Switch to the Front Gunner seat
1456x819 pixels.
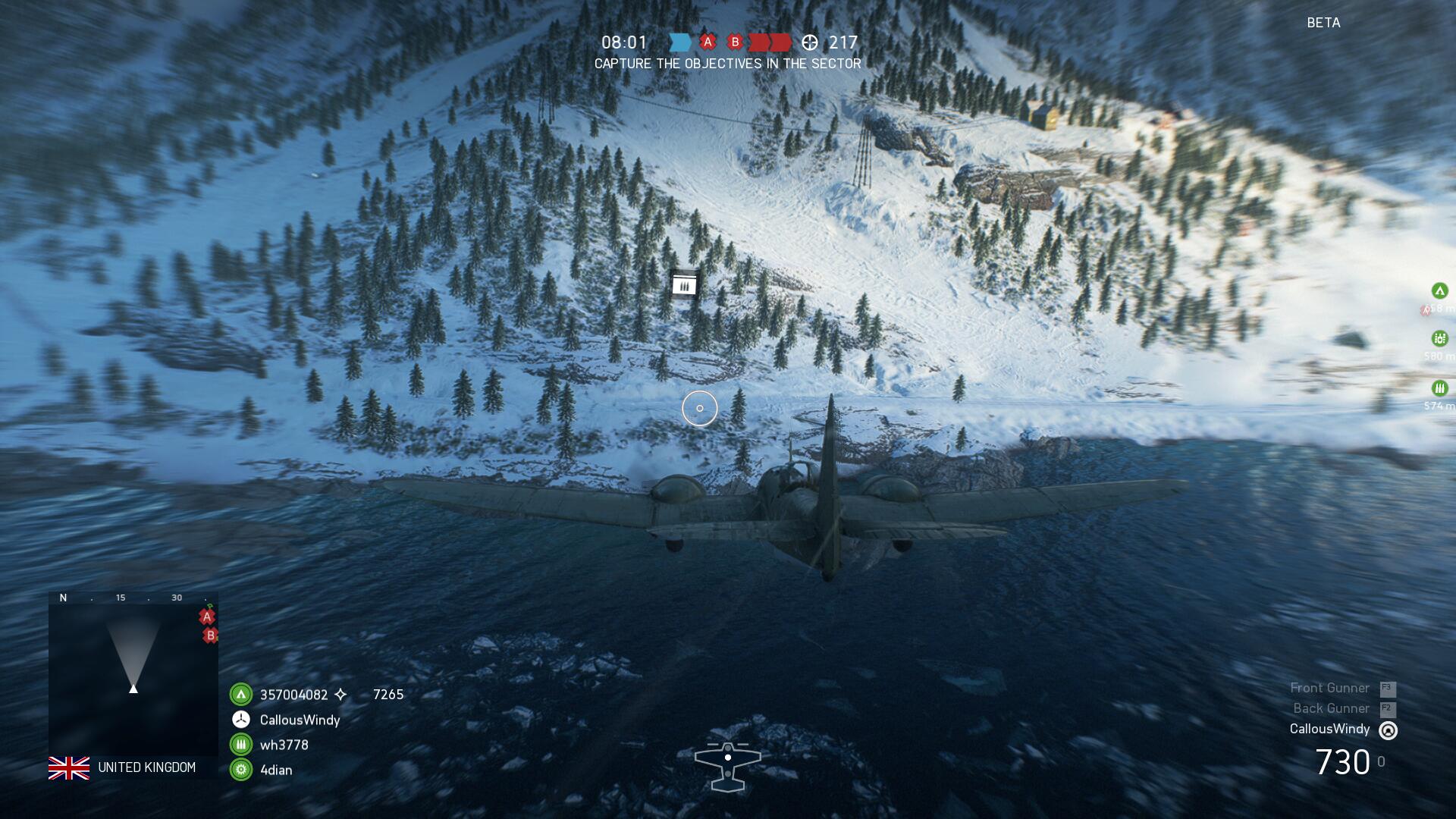click(x=1330, y=688)
